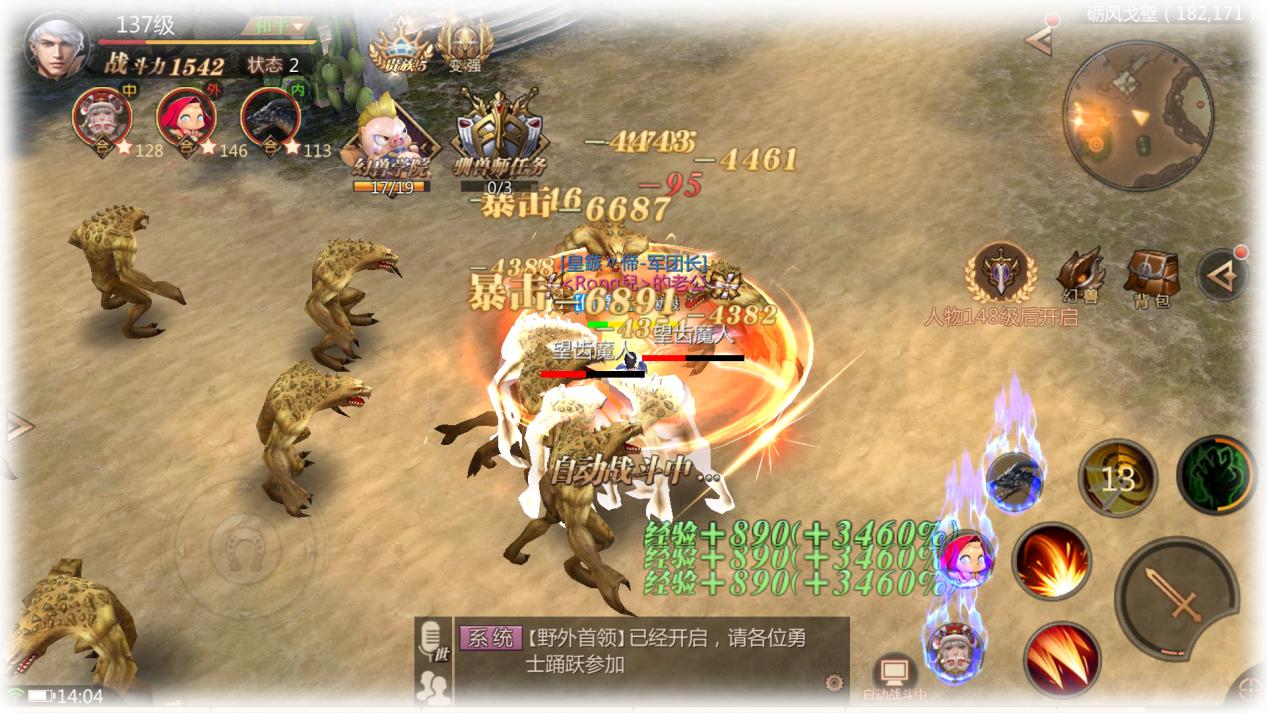The width and height of the screenshot is (1267, 713).
Task: Toggle the 自动战斗中 auto-battle monitor button
Action: pos(894,676)
